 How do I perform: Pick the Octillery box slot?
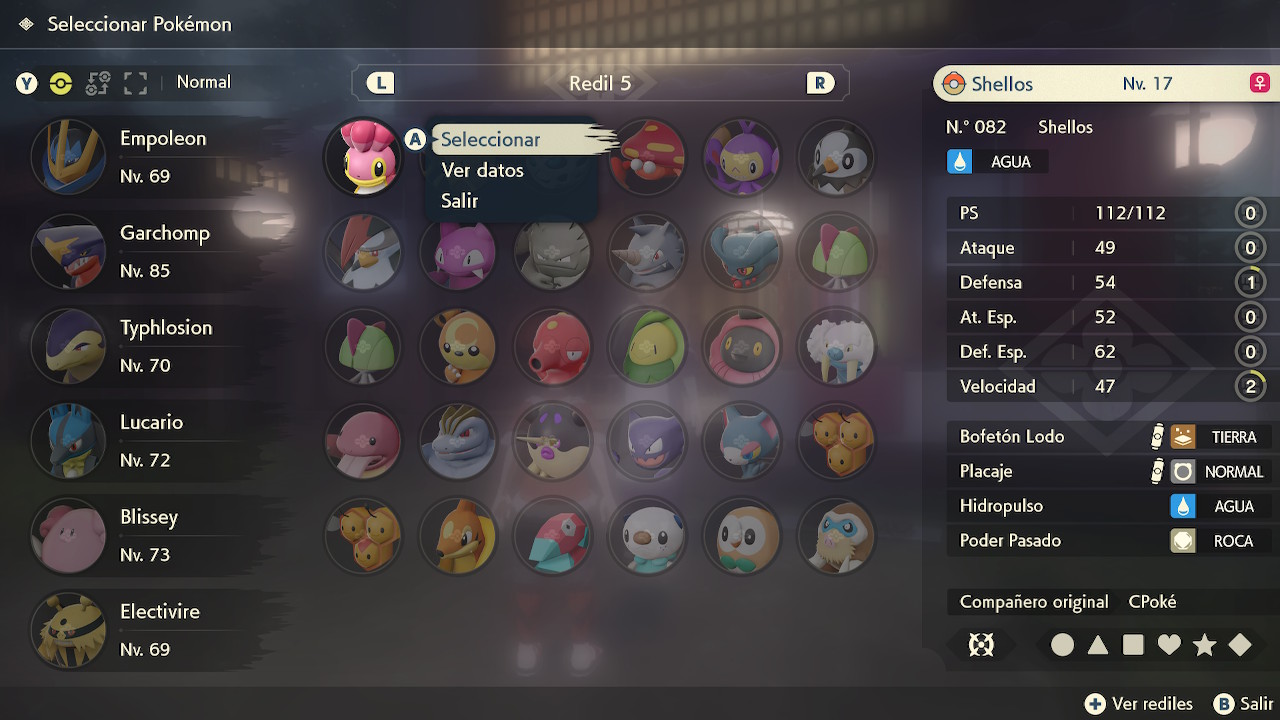(552, 347)
